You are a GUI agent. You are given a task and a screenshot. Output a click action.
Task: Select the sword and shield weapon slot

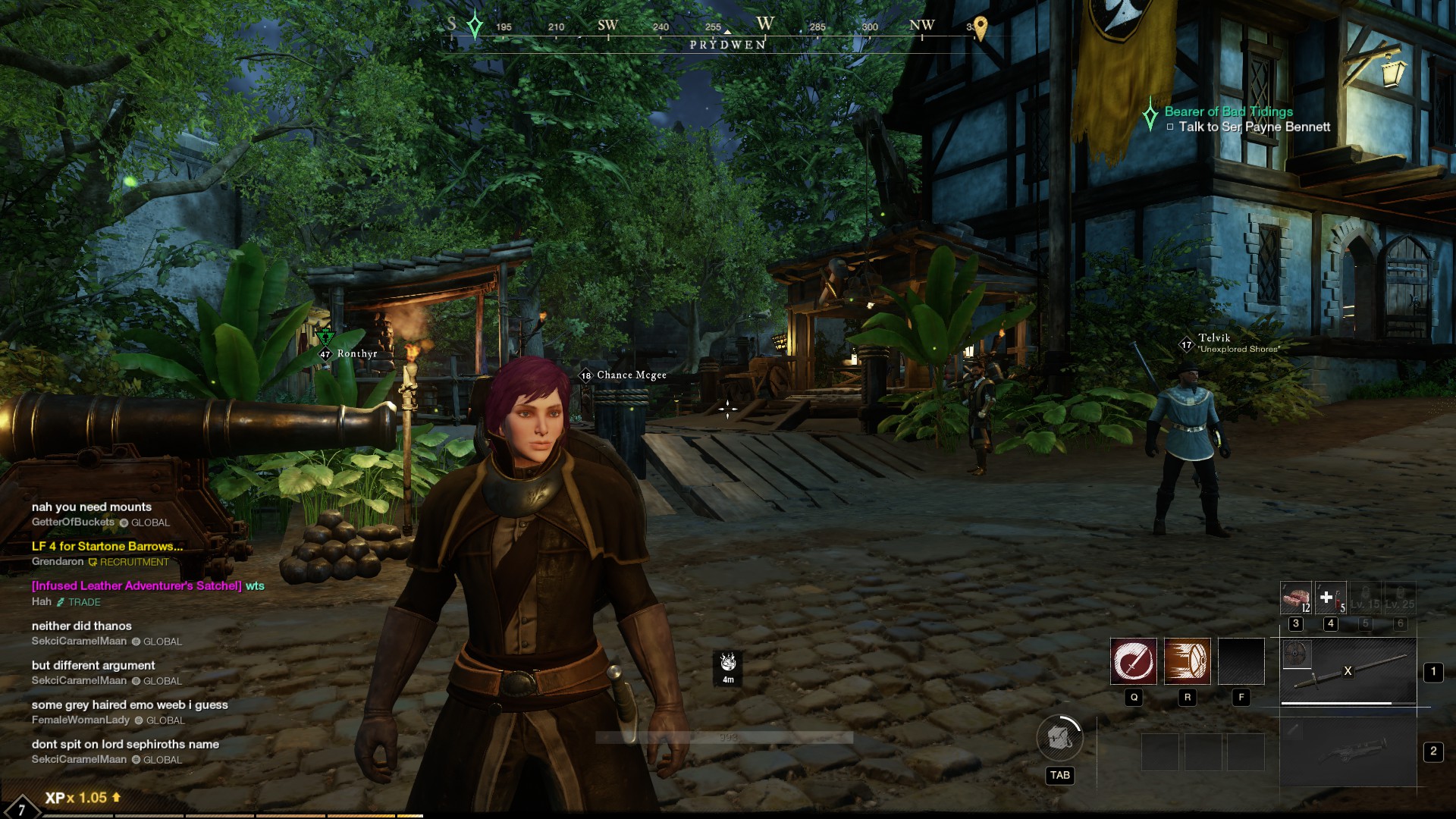pos(1348,671)
